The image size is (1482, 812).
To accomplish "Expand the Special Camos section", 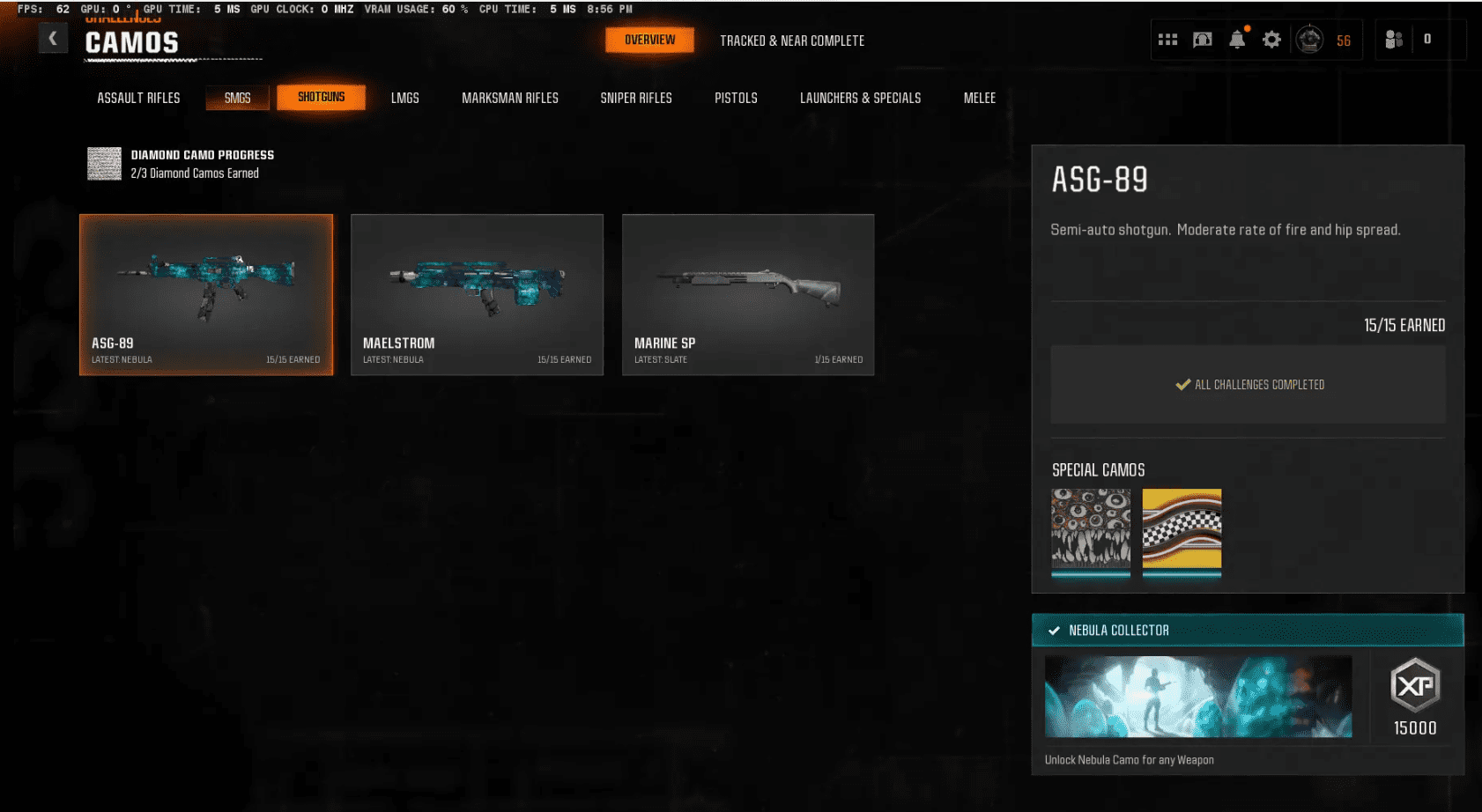I will pos(1099,469).
